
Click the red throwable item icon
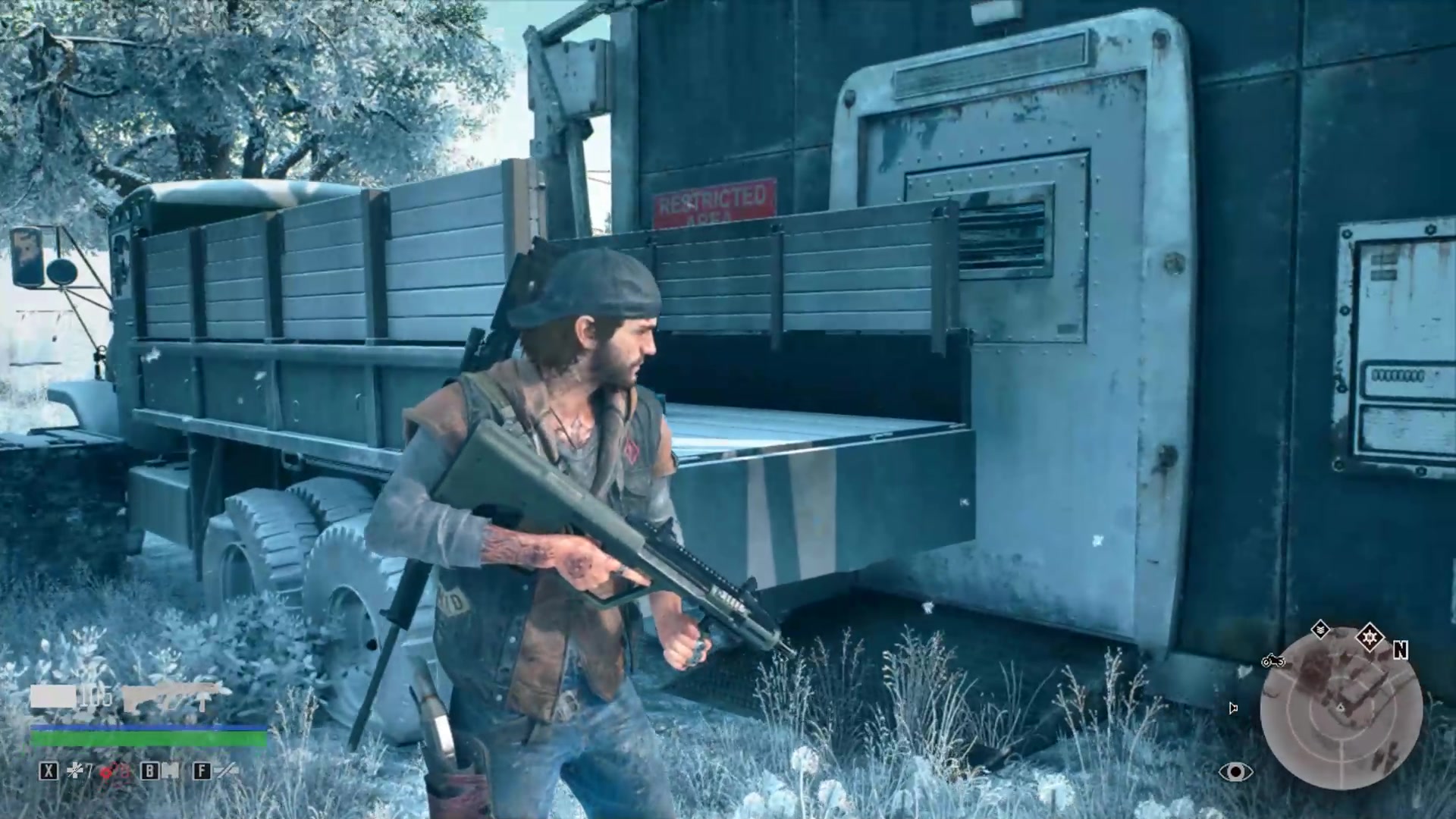[x=108, y=771]
